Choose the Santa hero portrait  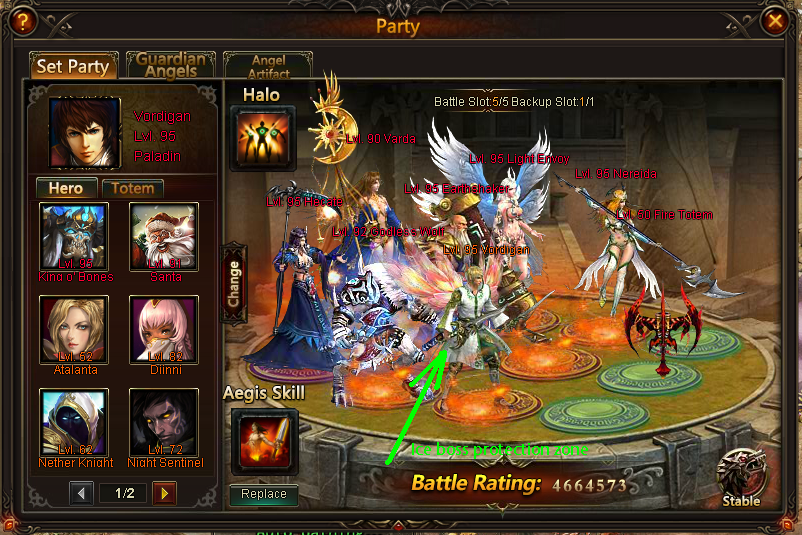(164, 237)
